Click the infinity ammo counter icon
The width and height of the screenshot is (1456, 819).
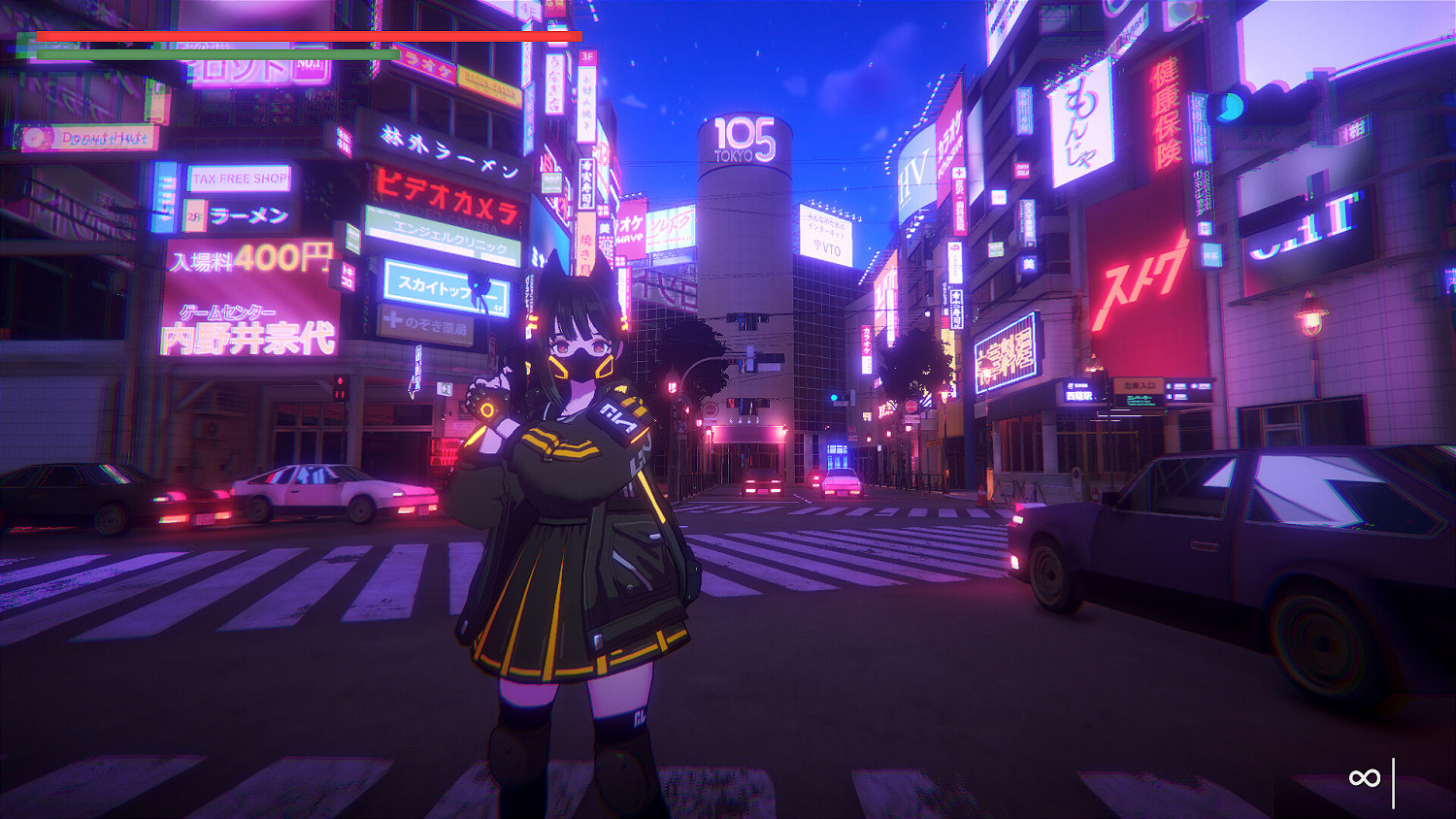pyautogui.click(x=1363, y=776)
